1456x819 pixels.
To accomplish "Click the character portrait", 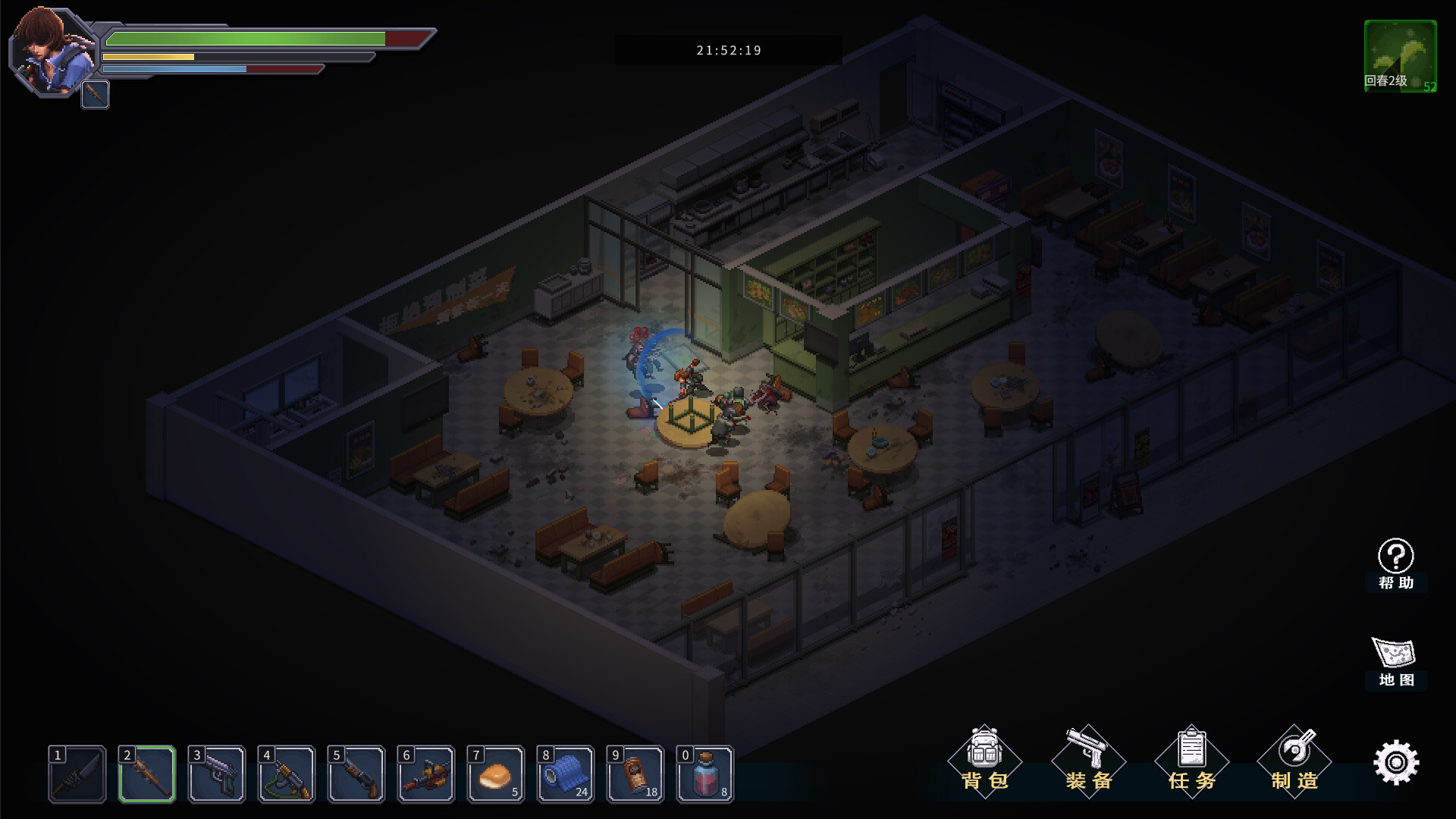I will [52, 51].
